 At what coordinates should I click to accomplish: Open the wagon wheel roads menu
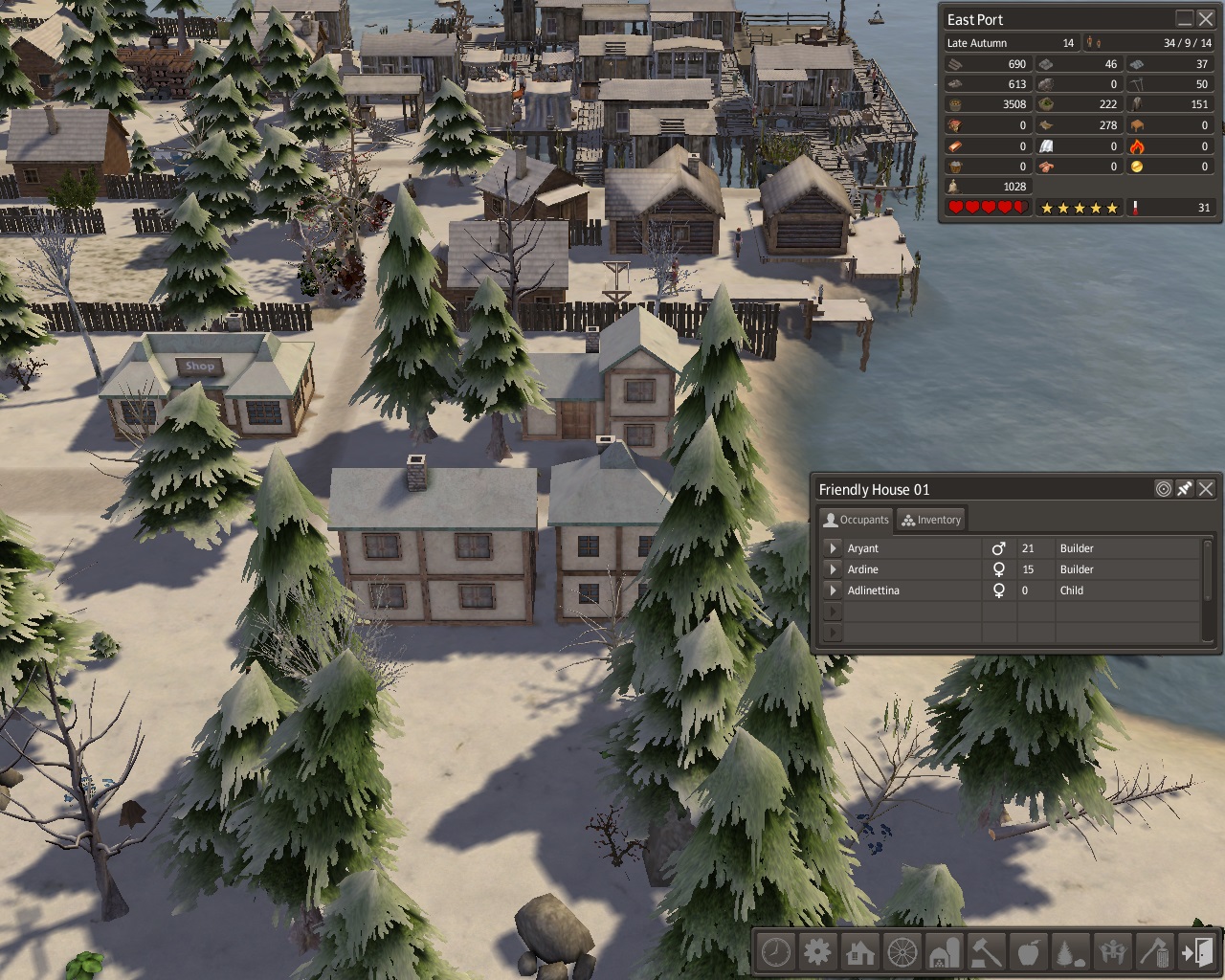pyautogui.click(x=902, y=952)
